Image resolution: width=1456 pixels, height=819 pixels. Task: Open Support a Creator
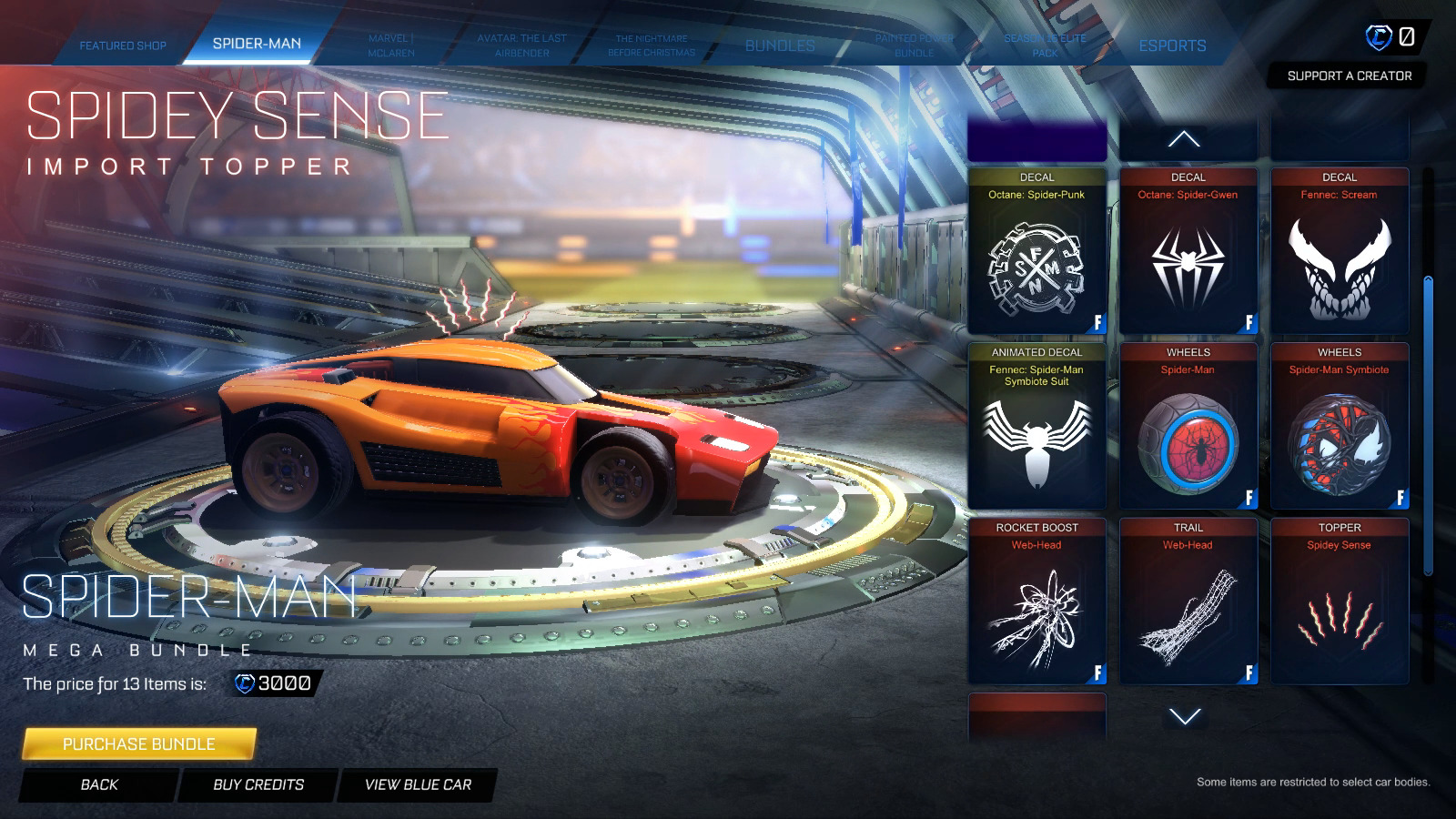tap(1349, 76)
